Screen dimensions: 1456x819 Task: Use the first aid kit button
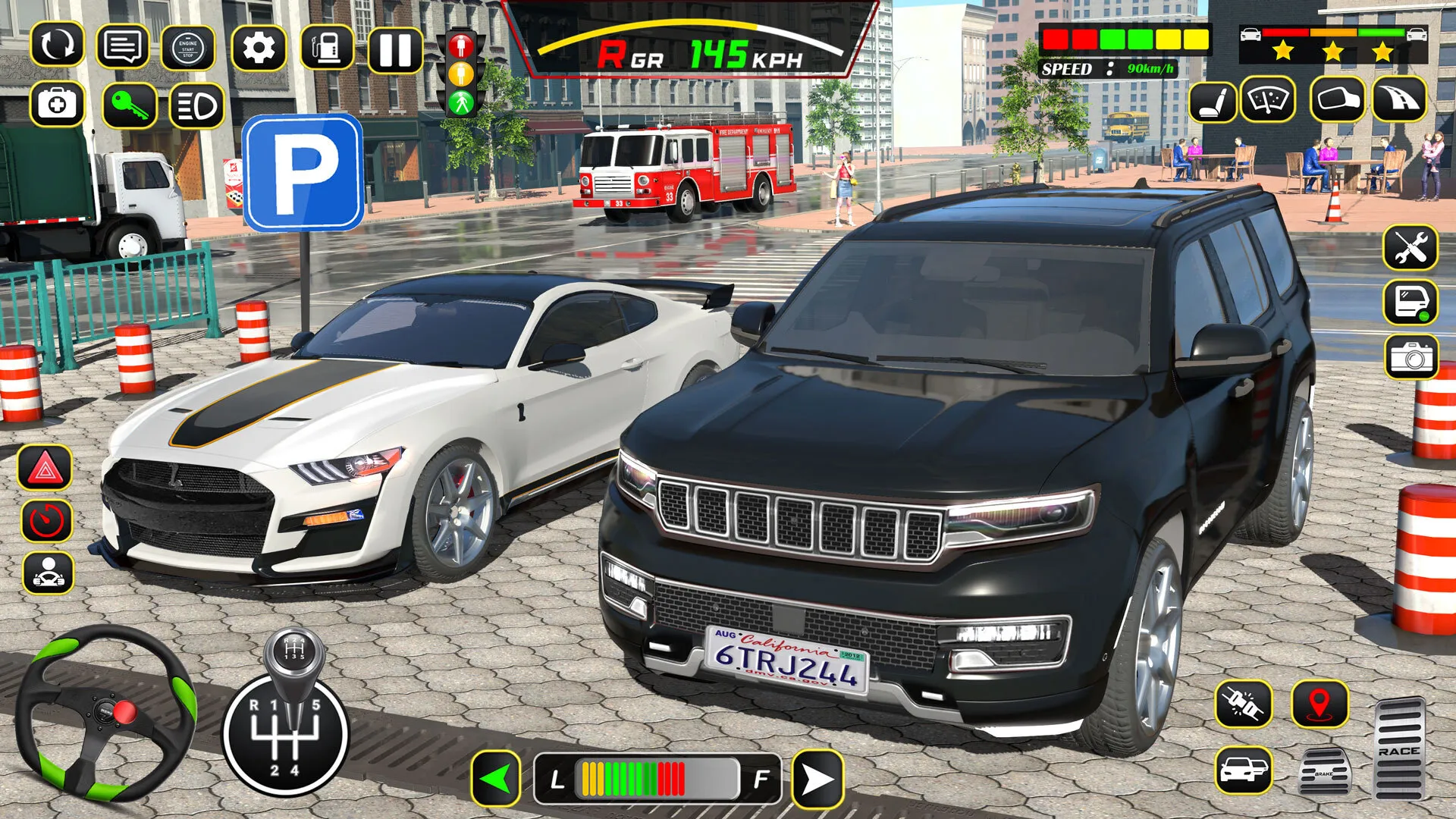click(57, 104)
